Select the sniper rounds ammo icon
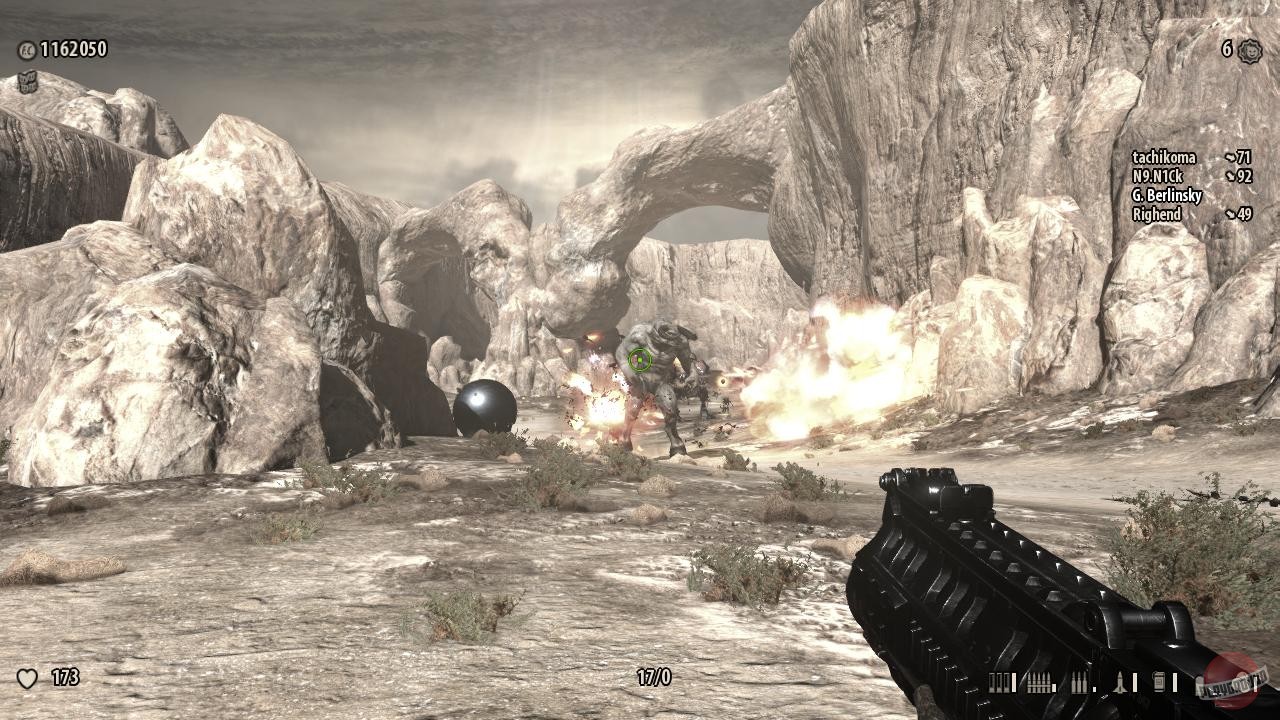Image resolution: width=1280 pixels, height=720 pixels. click(1078, 682)
